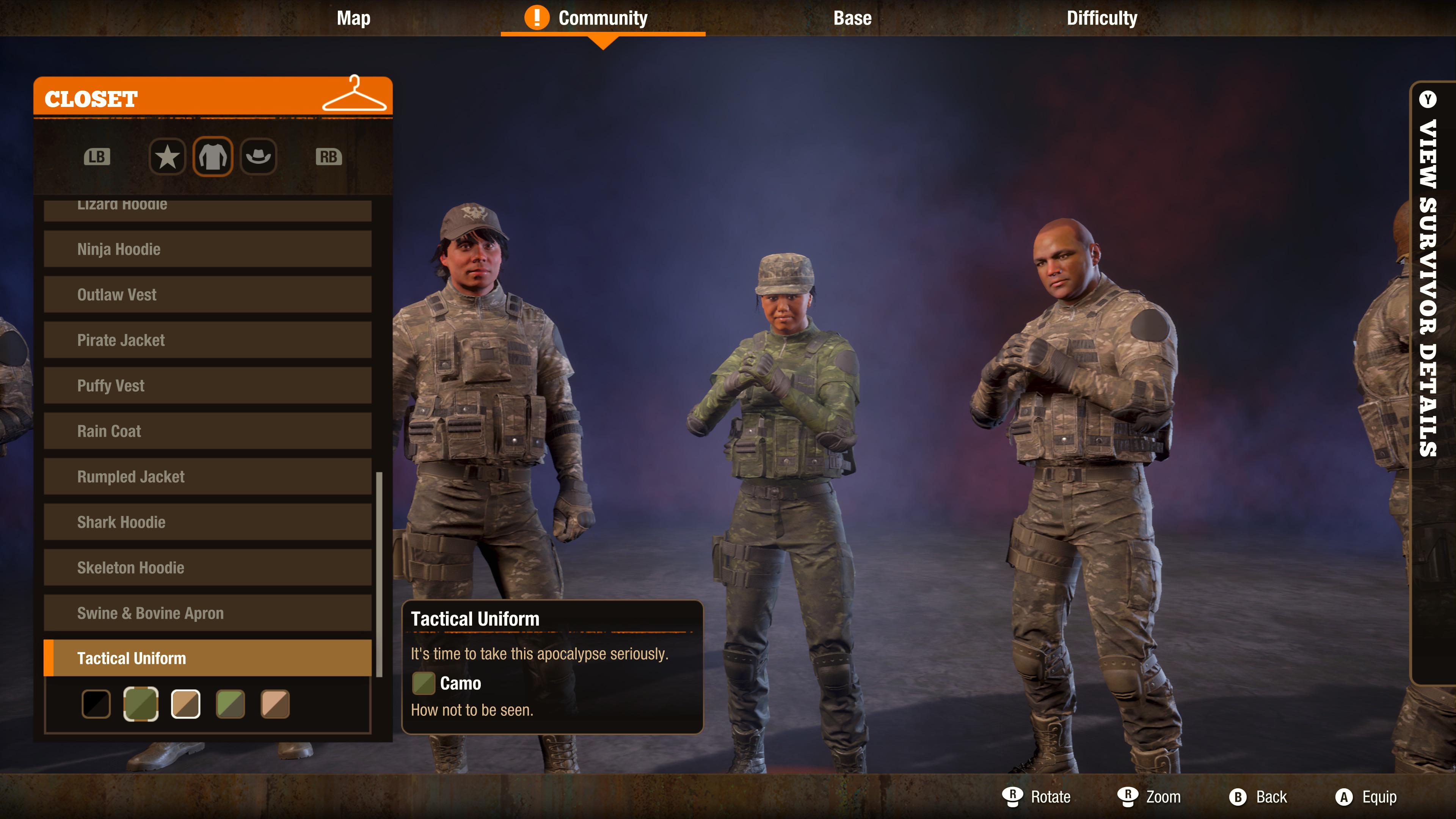Select the Tactical Uniform outfit

(x=207, y=658)
